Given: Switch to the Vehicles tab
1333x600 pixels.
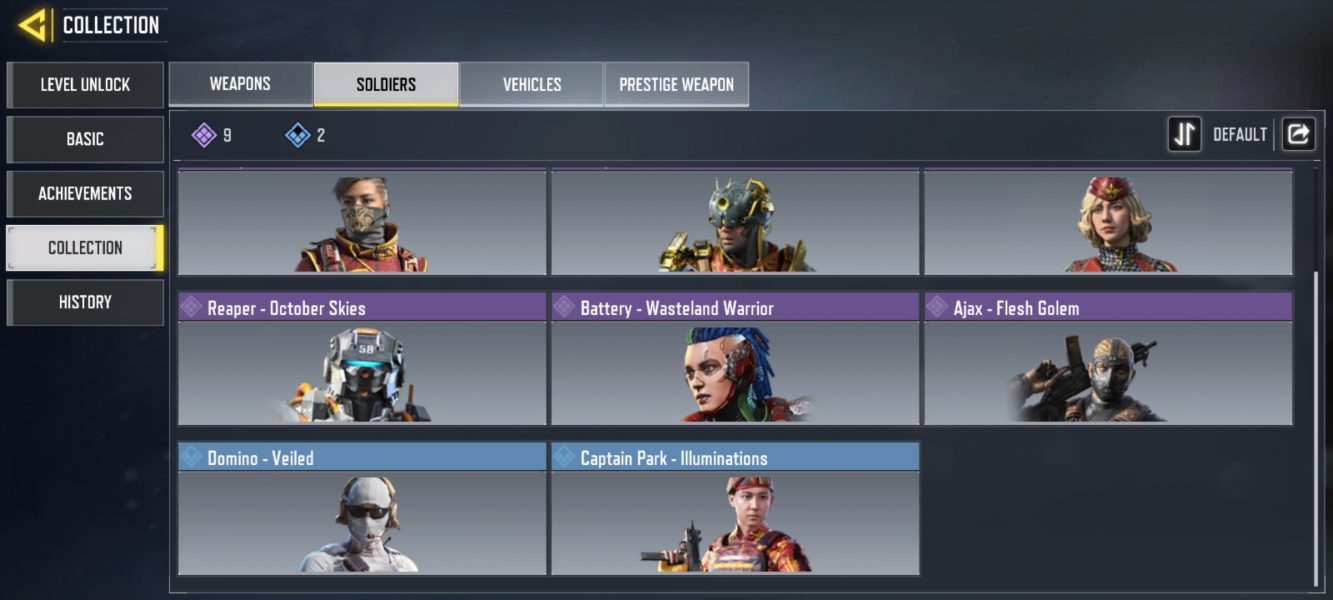Looking at the screenshot, I should (532, 84).
